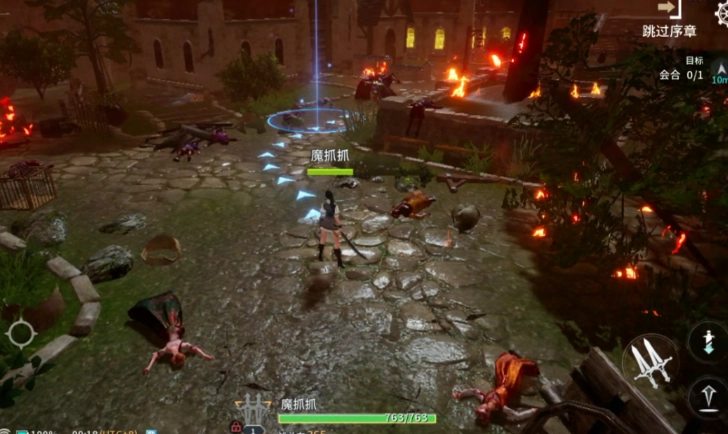Screen dimensions: 728x434
Task: Select the 会合 objective tracker
Action: (681, 75)
